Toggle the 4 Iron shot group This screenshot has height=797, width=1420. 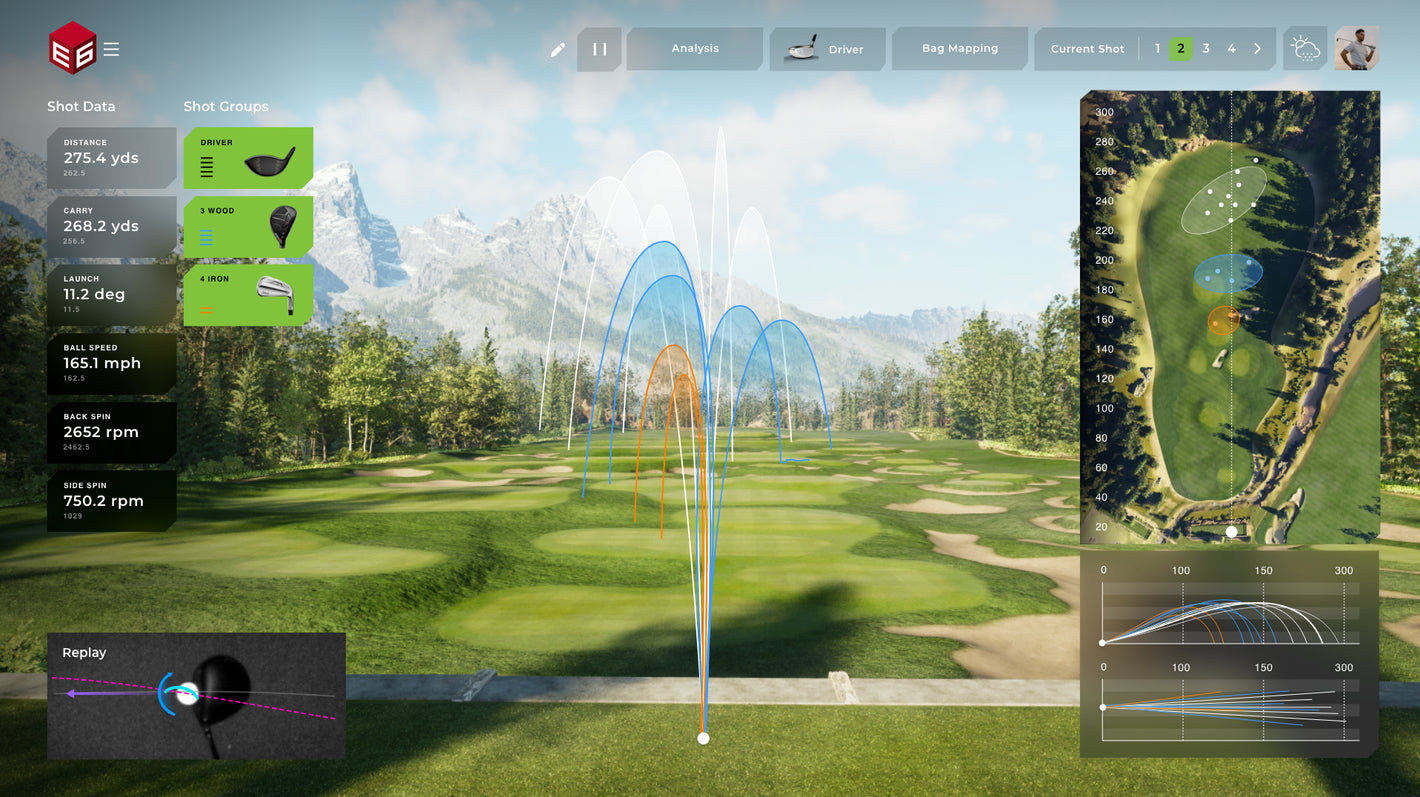tap(248, 294)
